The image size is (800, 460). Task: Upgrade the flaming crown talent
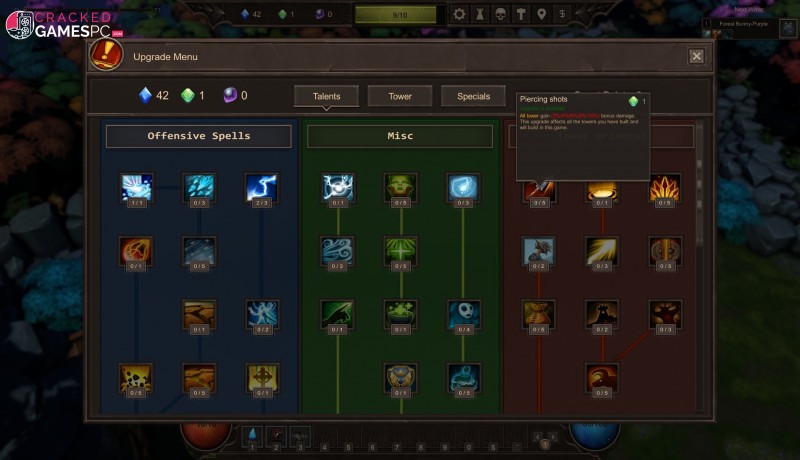point(664,187)
